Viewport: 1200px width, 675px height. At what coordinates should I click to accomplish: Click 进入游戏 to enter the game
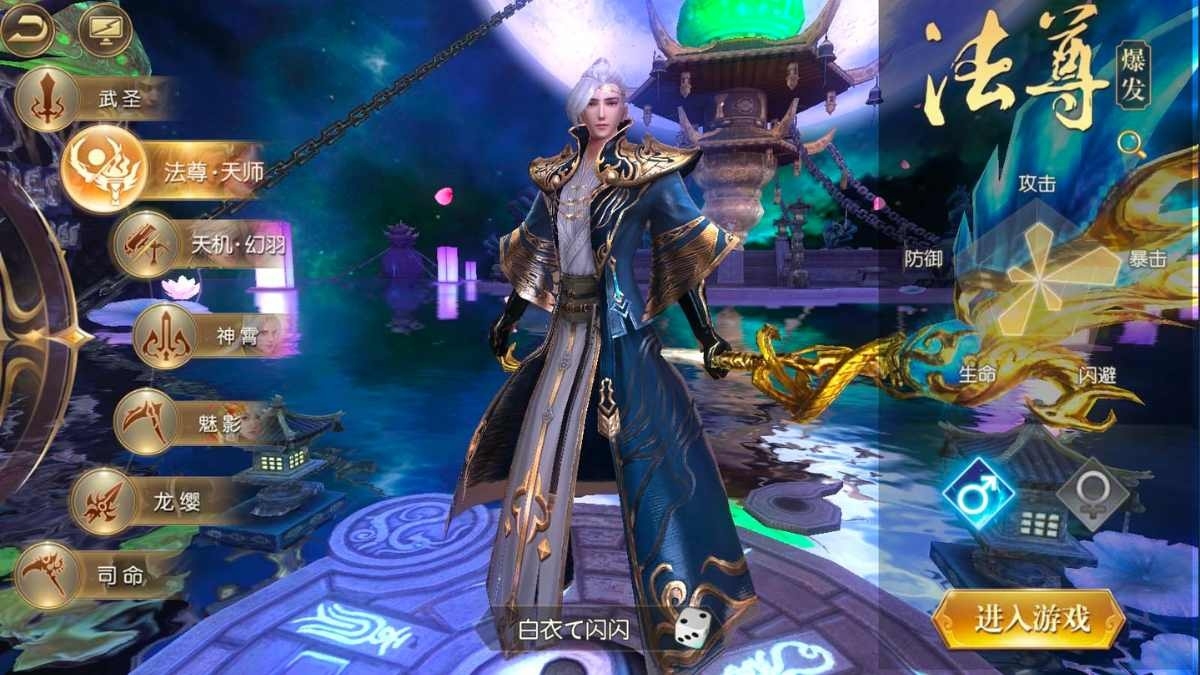coord(1030,619)
